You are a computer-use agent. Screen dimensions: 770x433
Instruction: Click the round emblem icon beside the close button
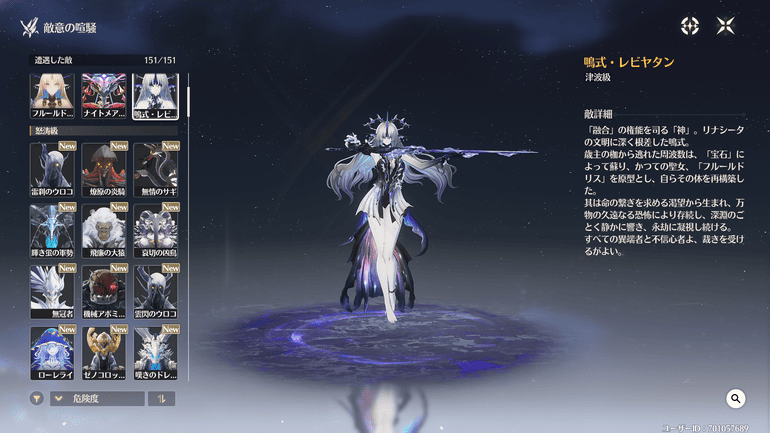coord(689,26)
